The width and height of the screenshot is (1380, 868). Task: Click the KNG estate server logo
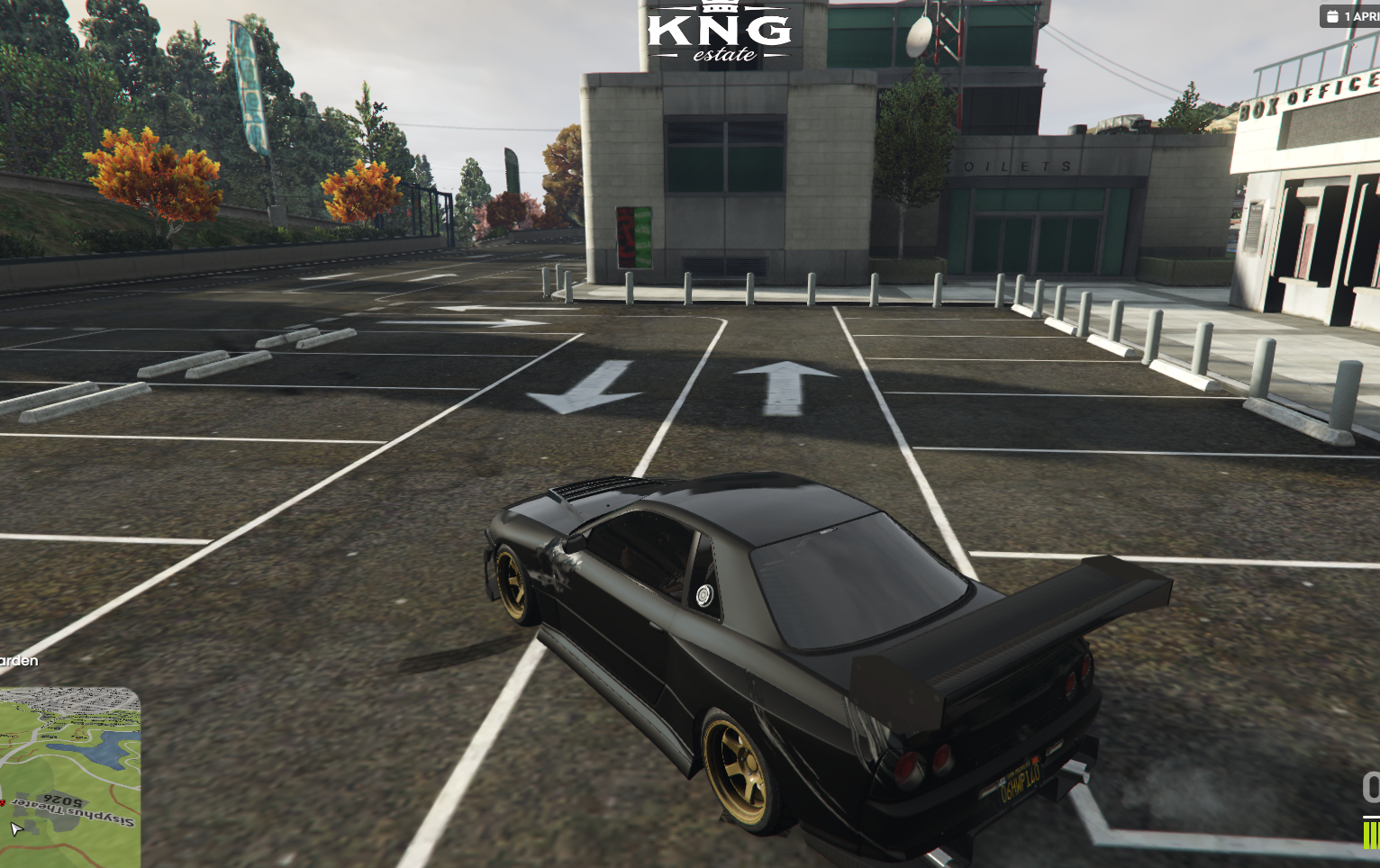click(719, 33)
